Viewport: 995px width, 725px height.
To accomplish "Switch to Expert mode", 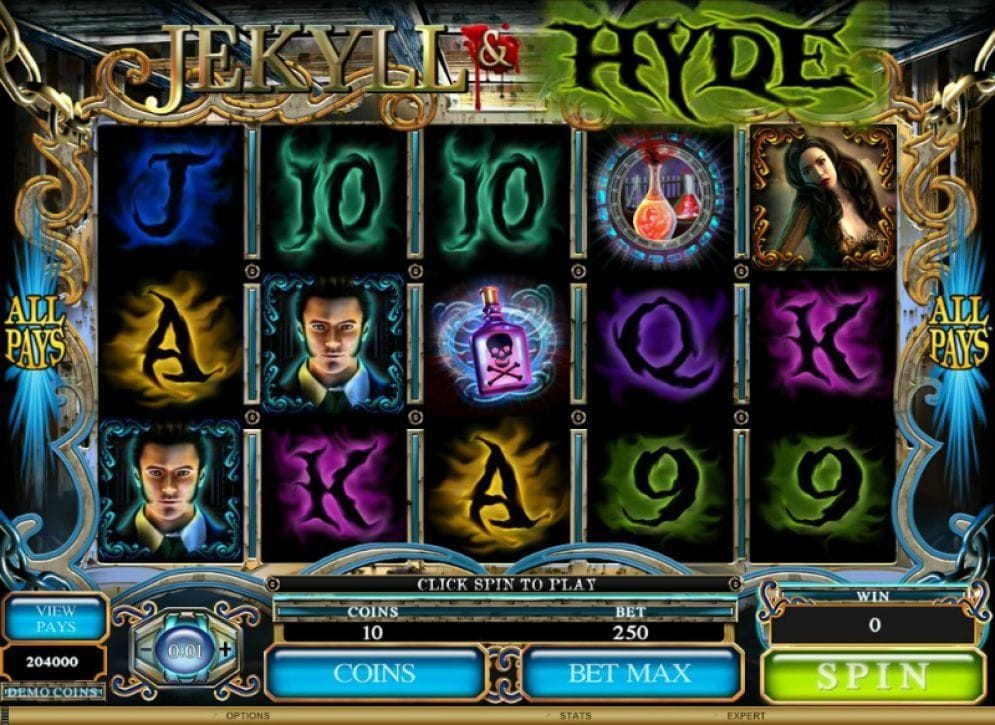I will tap(745, 716).
